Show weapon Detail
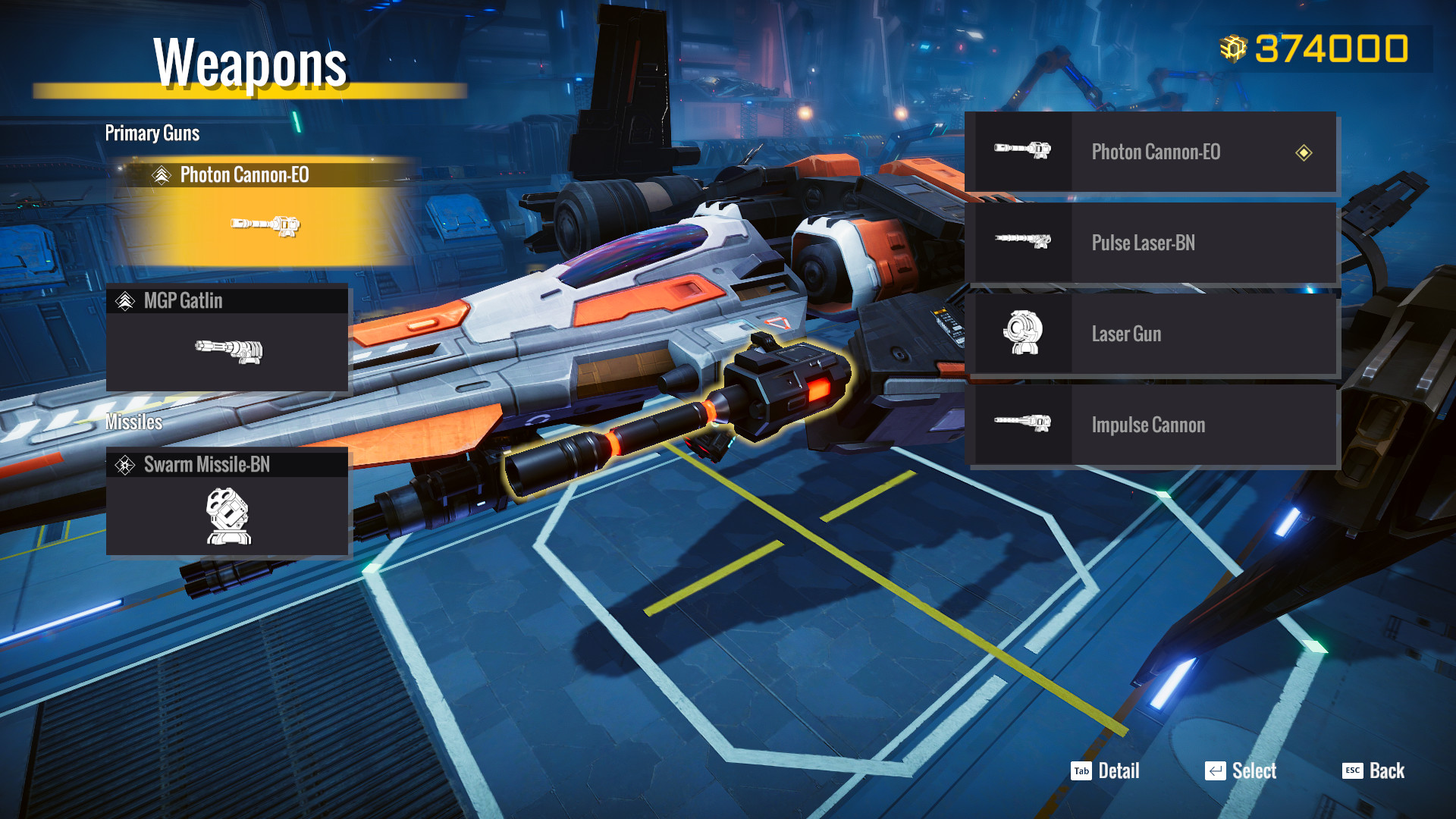 pyautogui.click(x=1106, y=771)
